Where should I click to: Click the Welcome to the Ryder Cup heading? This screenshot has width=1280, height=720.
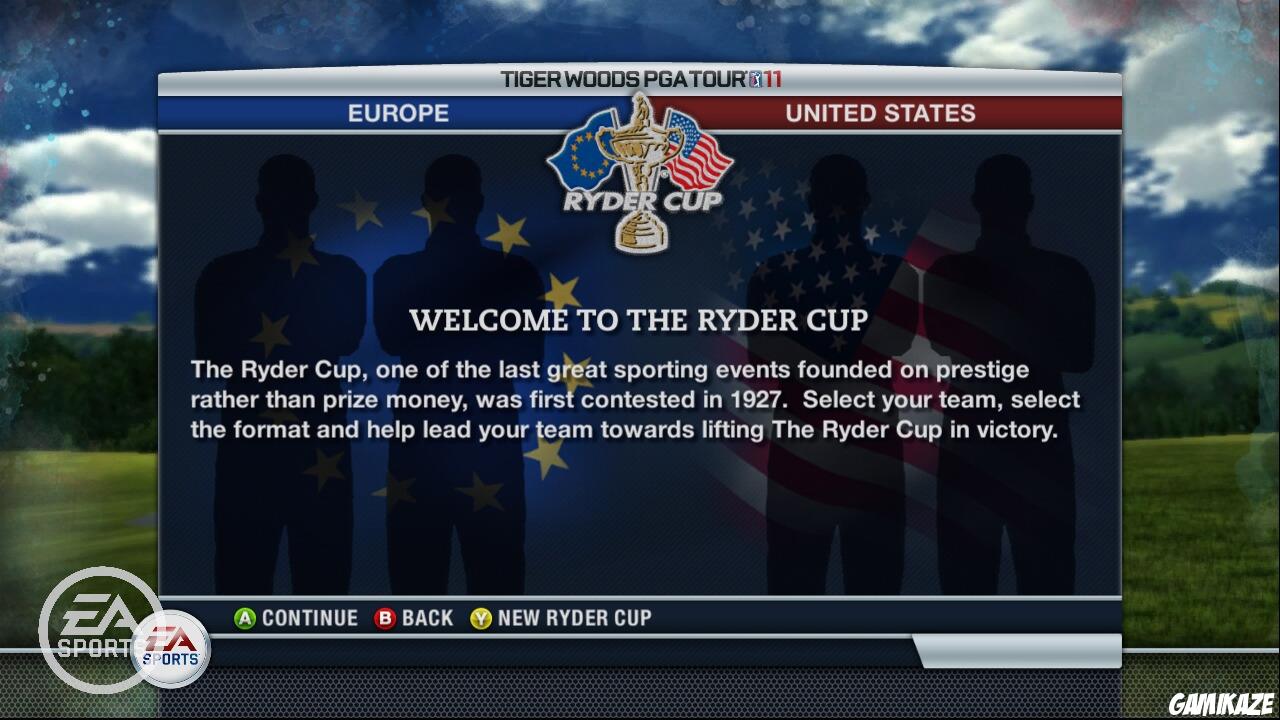pos(640,321)
